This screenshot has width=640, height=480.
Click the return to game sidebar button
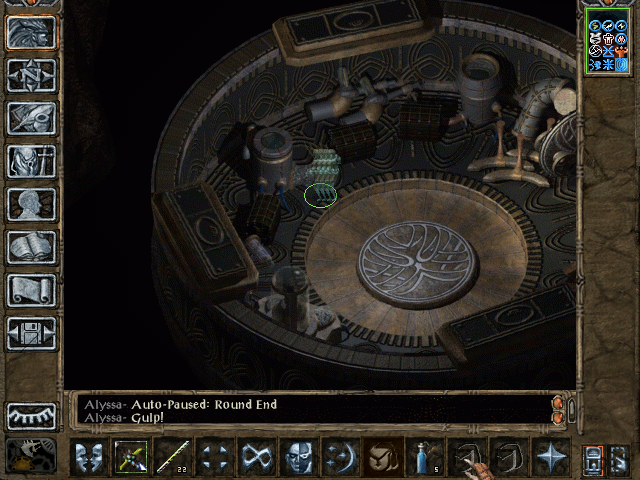pos(31,31)
